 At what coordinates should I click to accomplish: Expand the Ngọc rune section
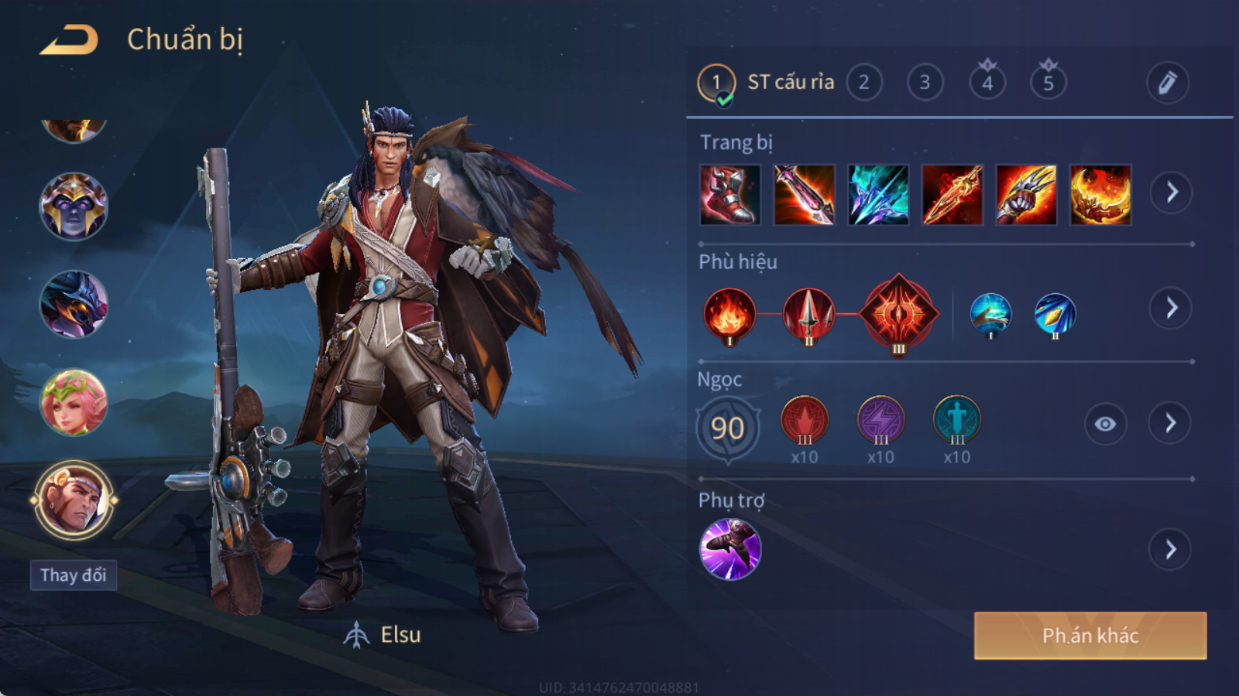(1170, 424)
